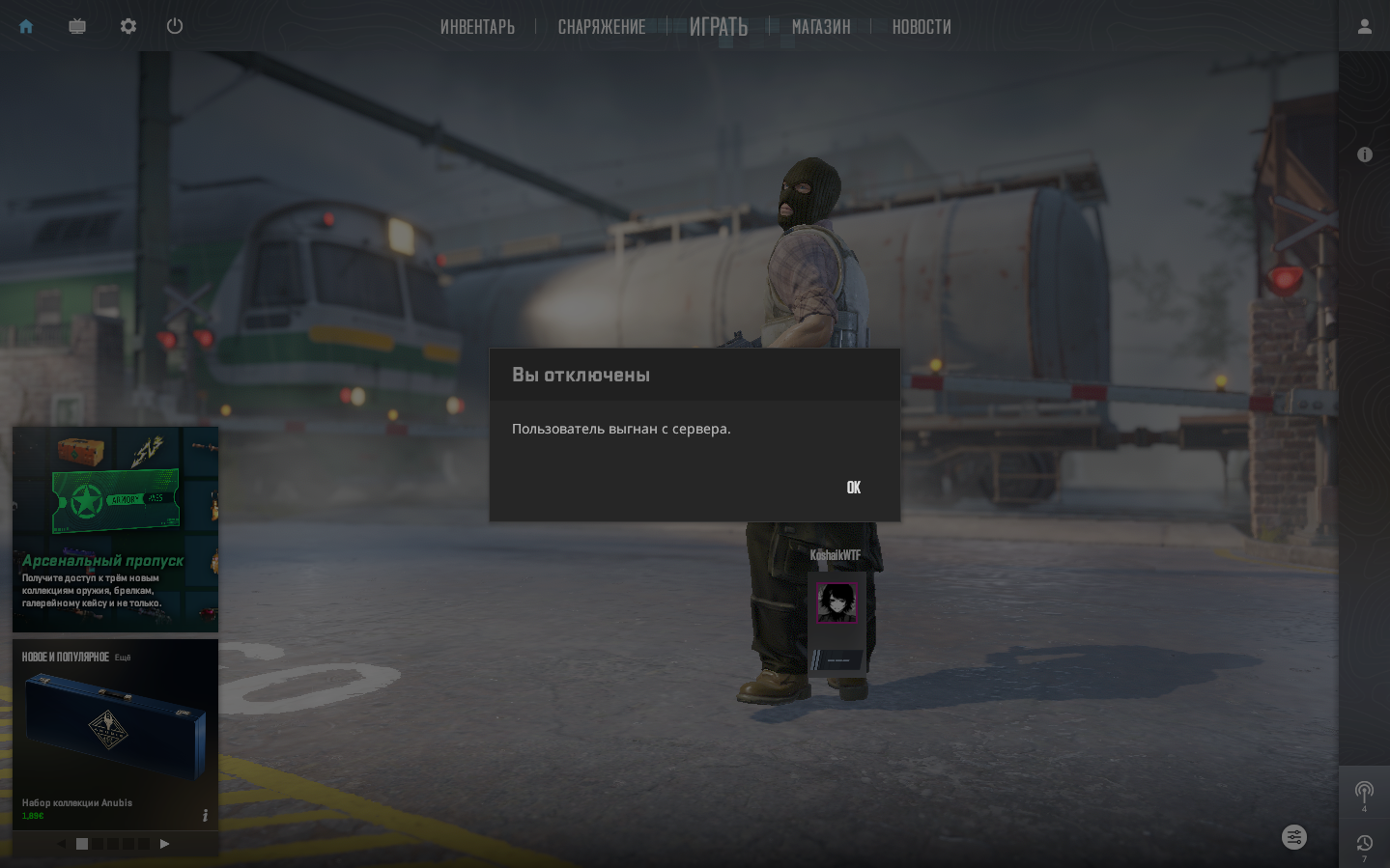Open the Арсенальный пропуск banner

coord(115,529)
